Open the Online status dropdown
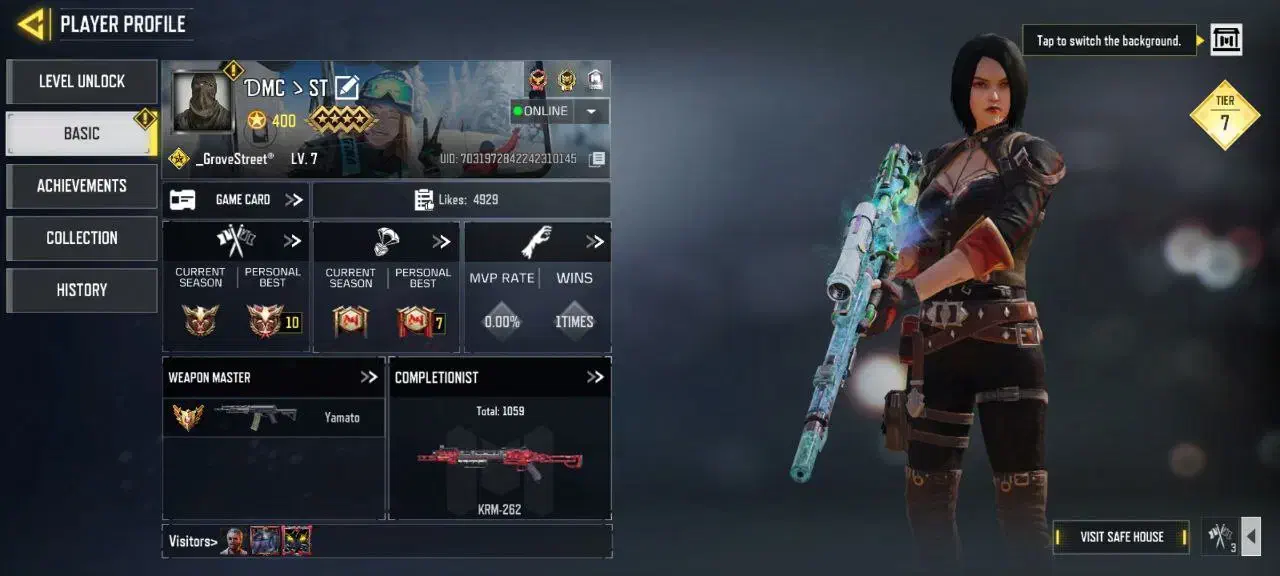Screen dimensions: 1280x576 point(591,111)
